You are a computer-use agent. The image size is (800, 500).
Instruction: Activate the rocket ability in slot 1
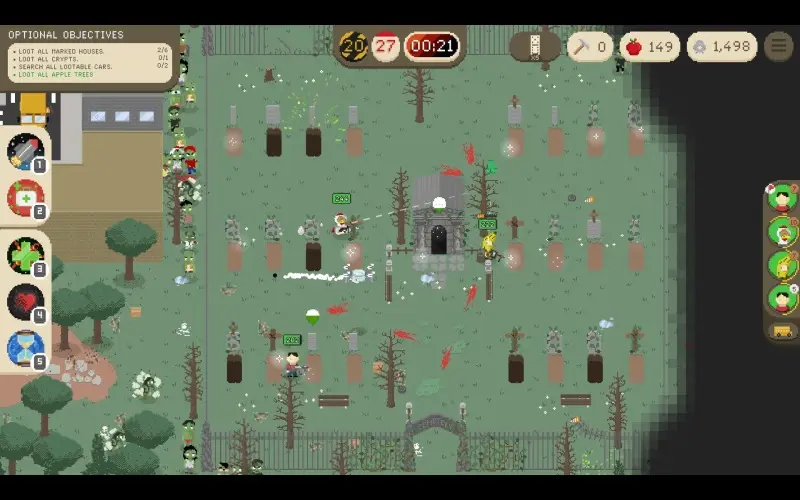(25, 152)
